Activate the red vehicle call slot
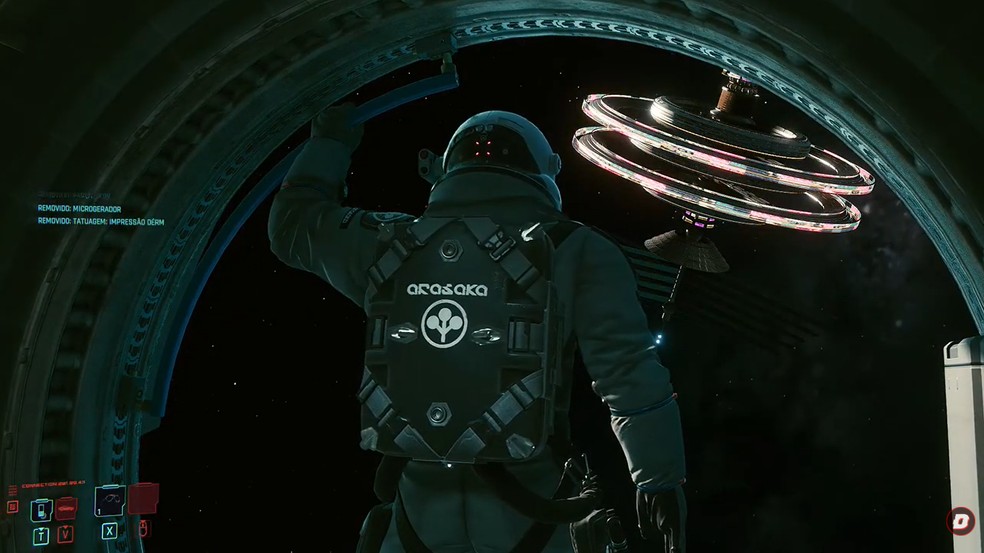The width and height of the screenshot is (984, 553). [x=66, y=507]
